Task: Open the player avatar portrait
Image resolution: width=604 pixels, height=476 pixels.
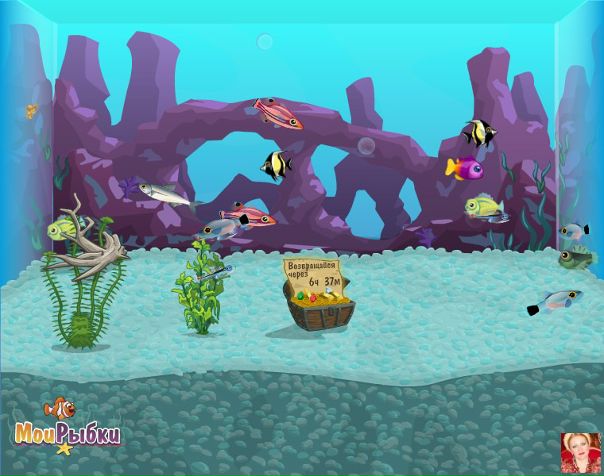Action: (x=580, y=453)
